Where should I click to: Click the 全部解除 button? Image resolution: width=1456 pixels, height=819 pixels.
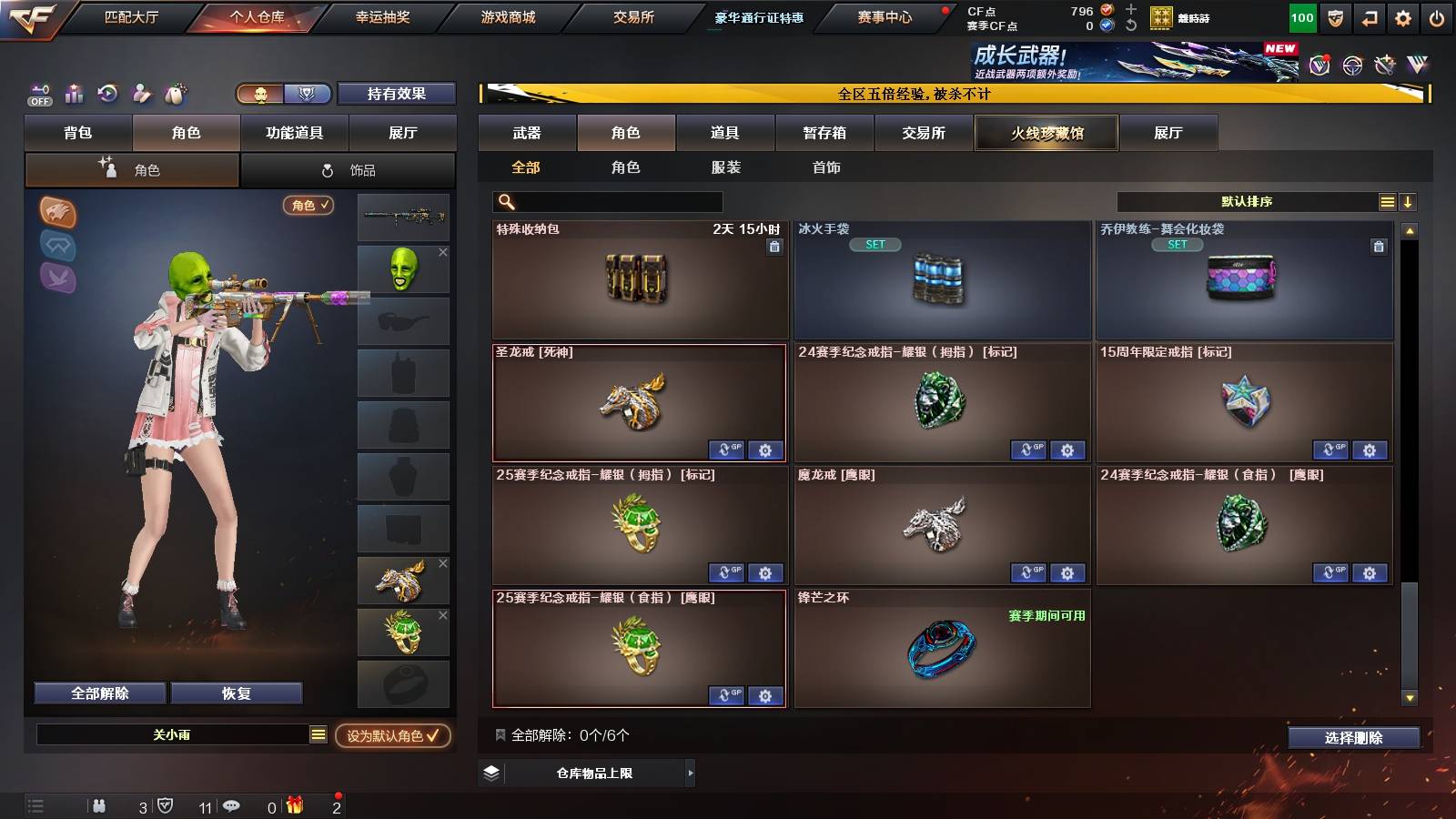98,693
